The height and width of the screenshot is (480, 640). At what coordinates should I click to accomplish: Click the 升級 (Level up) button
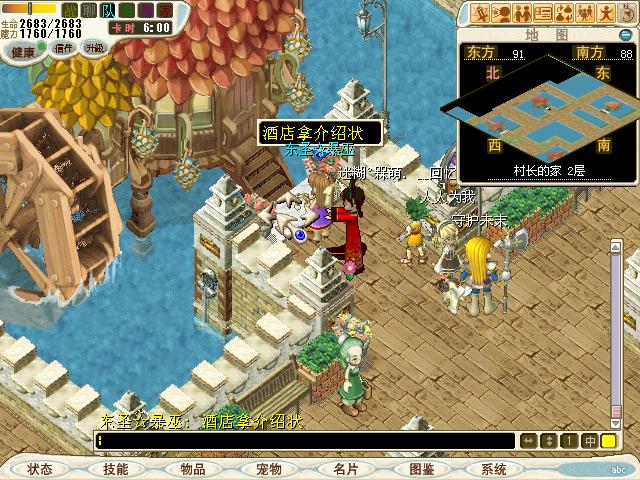pyautogui.click(x=94, y=48)
